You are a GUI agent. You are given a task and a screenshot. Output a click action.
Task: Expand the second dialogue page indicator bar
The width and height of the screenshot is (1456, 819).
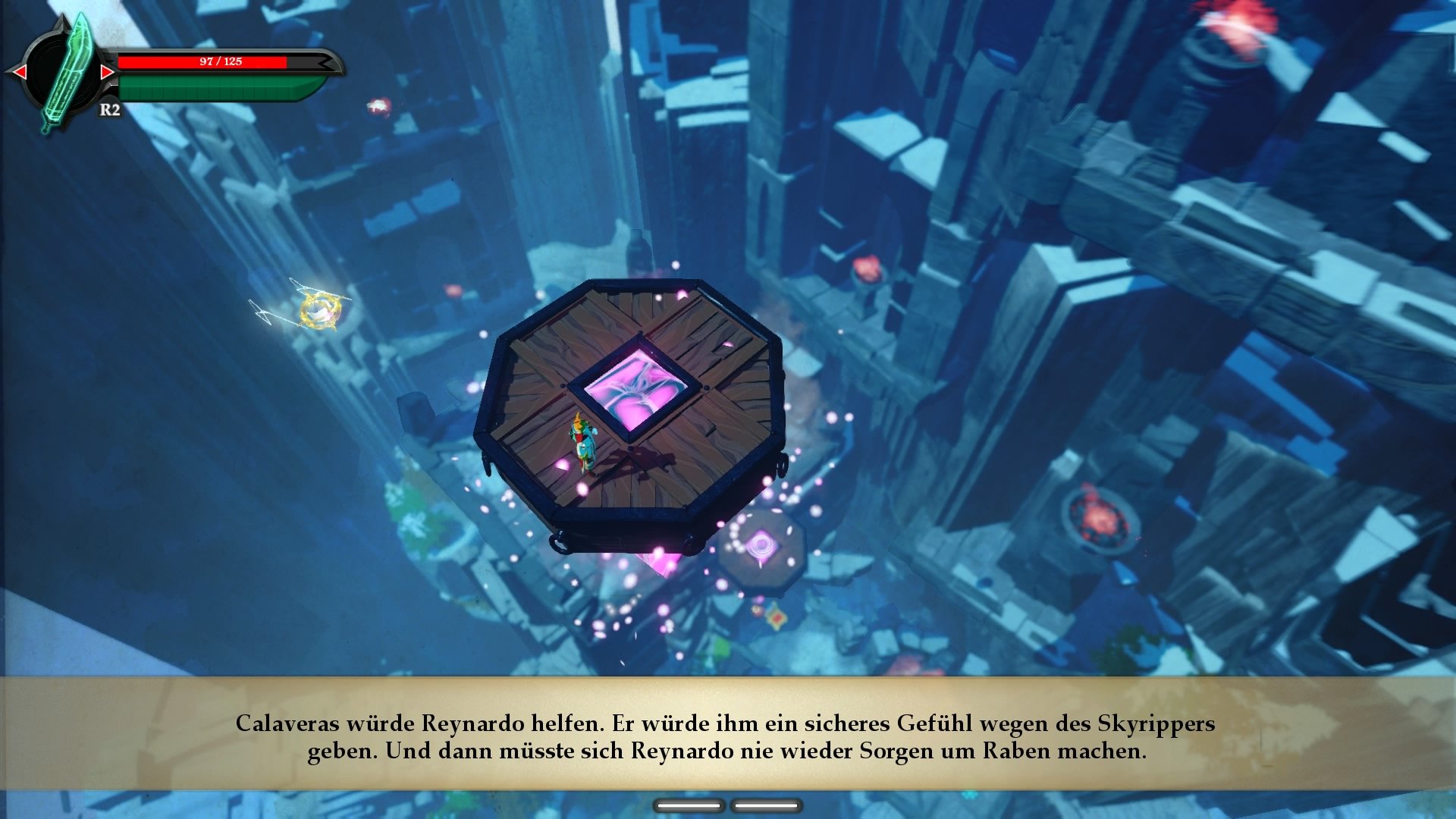tap(766, 806)
